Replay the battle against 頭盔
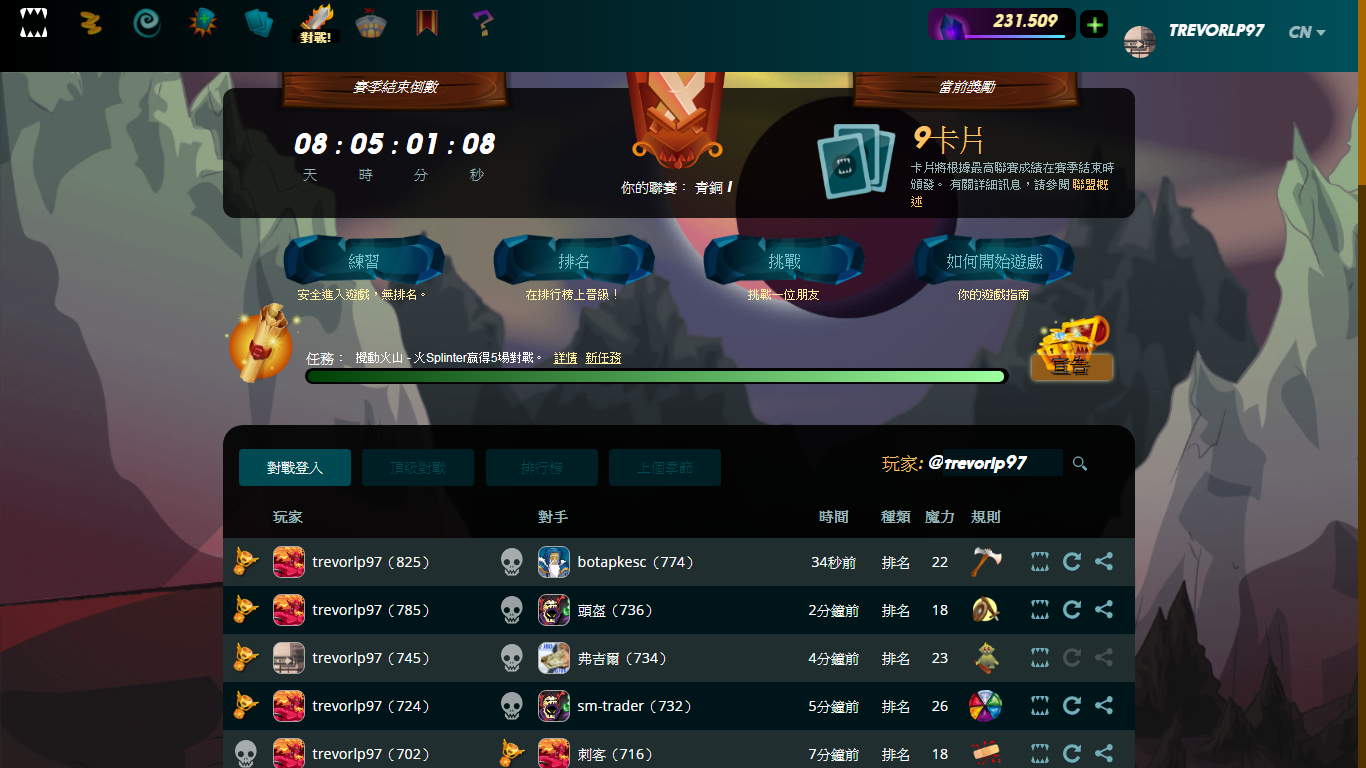The width and height of the screenshot is (1366, 768). [x=1071, y=609]
